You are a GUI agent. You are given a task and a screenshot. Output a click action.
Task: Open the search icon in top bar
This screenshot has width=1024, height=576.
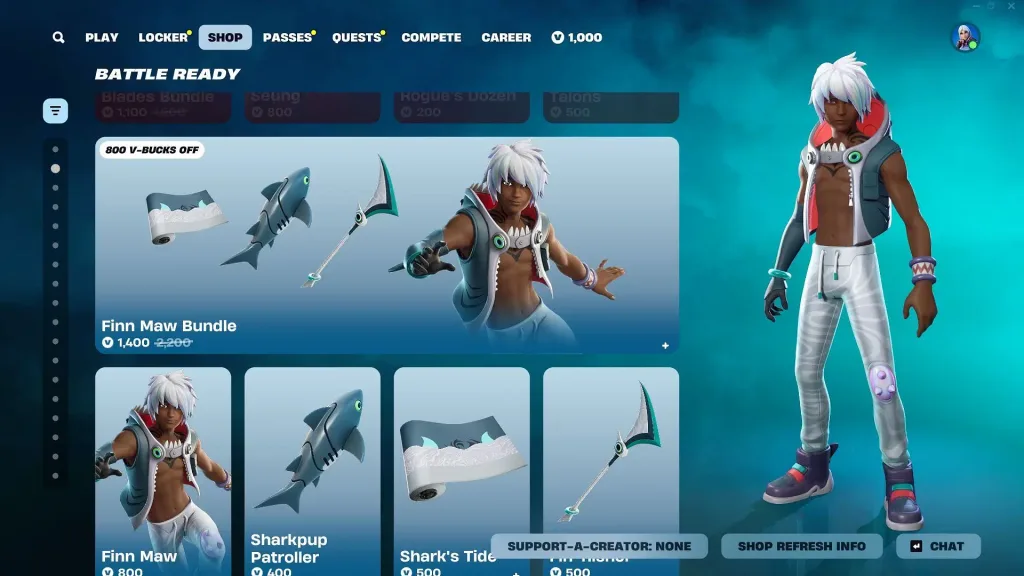(59, 38)
